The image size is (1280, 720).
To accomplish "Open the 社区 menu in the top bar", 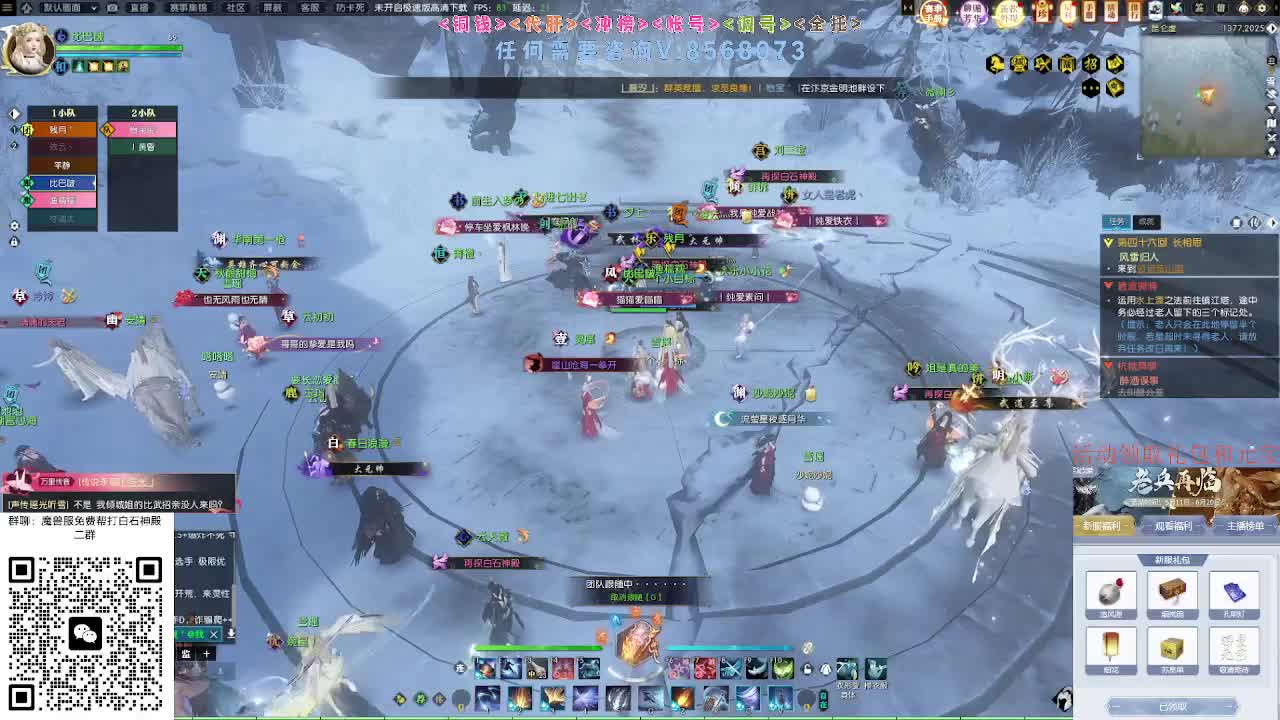I will pos(235,9).
